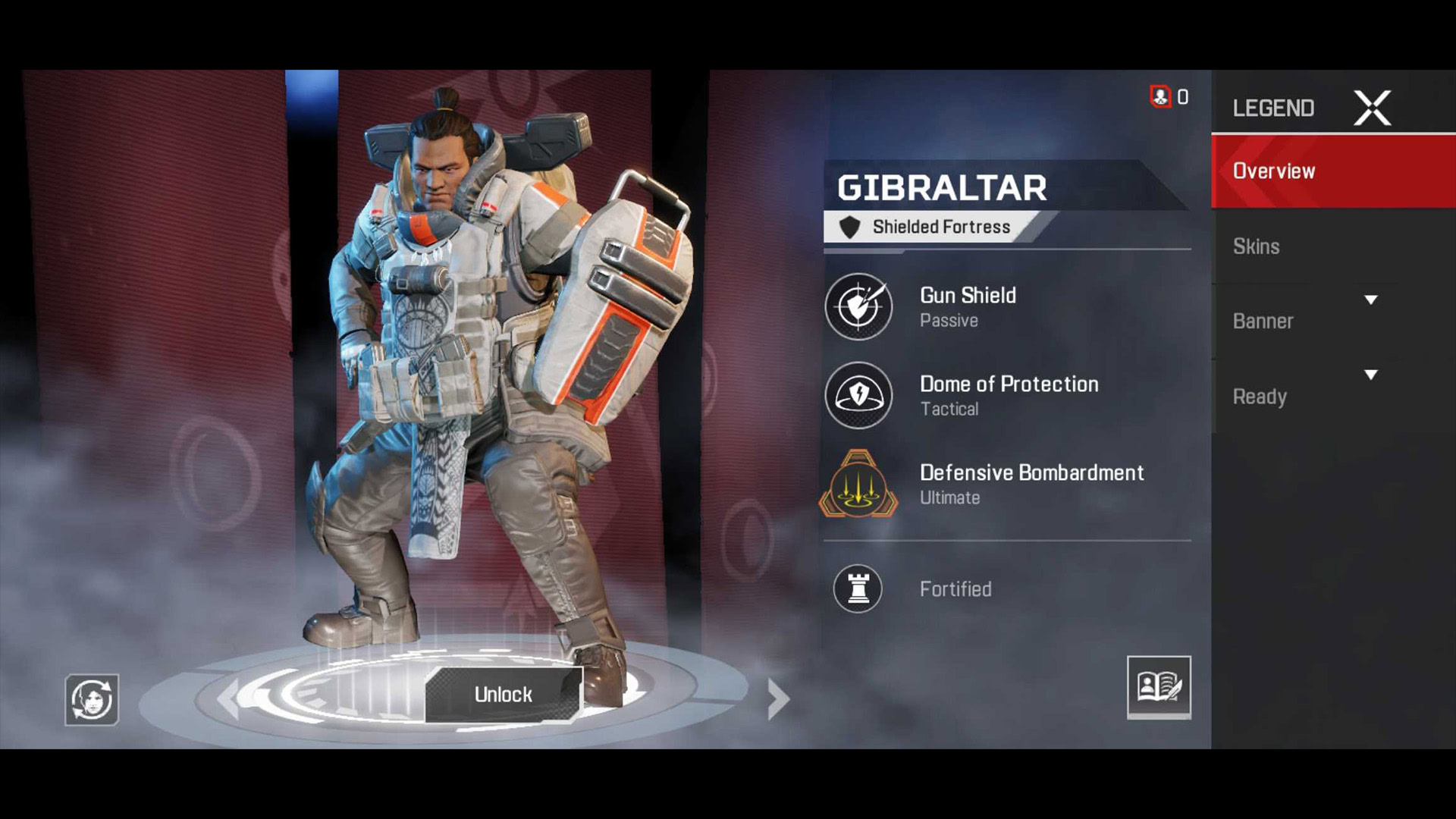Show the next legend with right arrow
This screenshot has width=1456, height=819.
point(777,698)
